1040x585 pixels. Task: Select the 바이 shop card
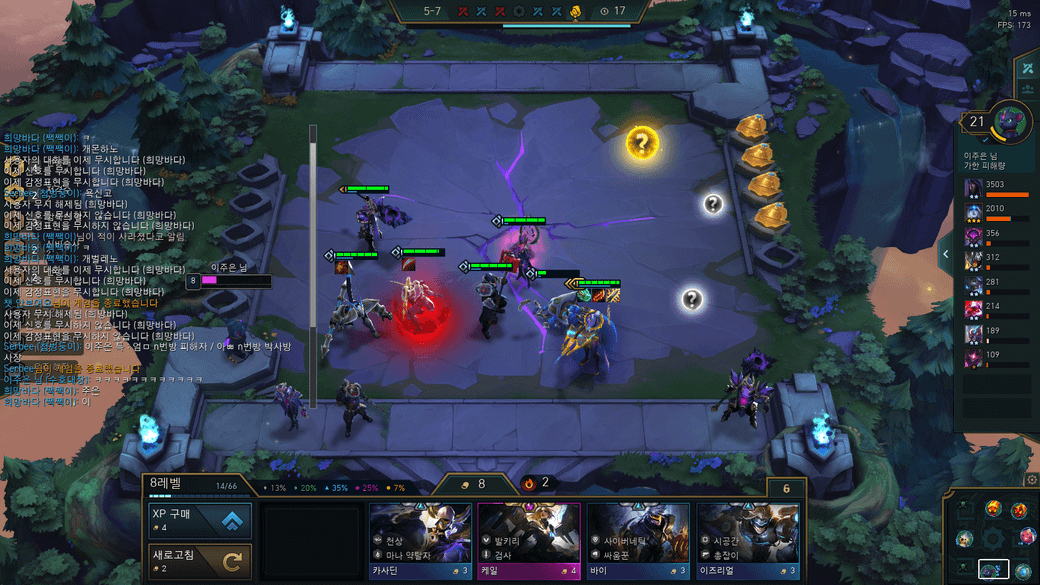(638, 541)
